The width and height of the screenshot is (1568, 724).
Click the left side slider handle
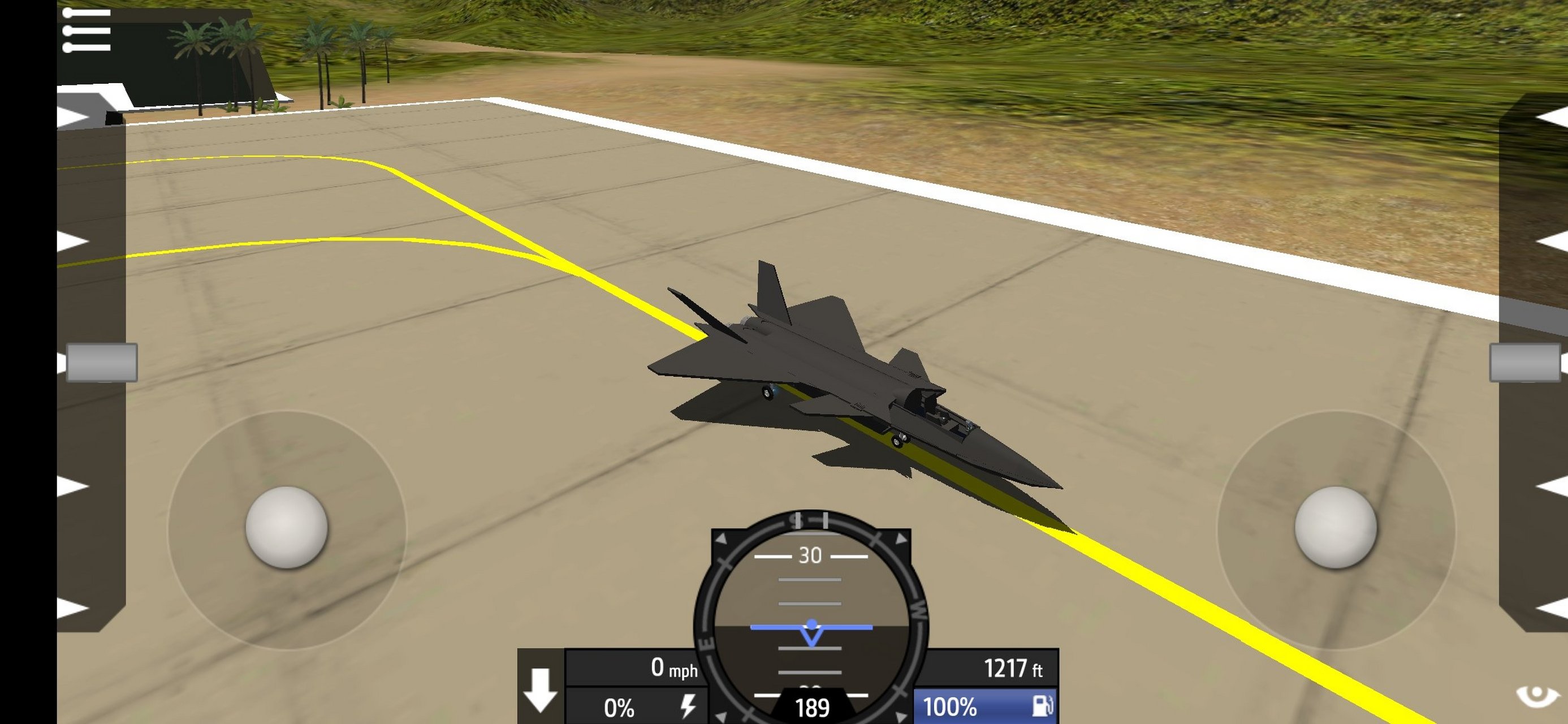(102, 363)
